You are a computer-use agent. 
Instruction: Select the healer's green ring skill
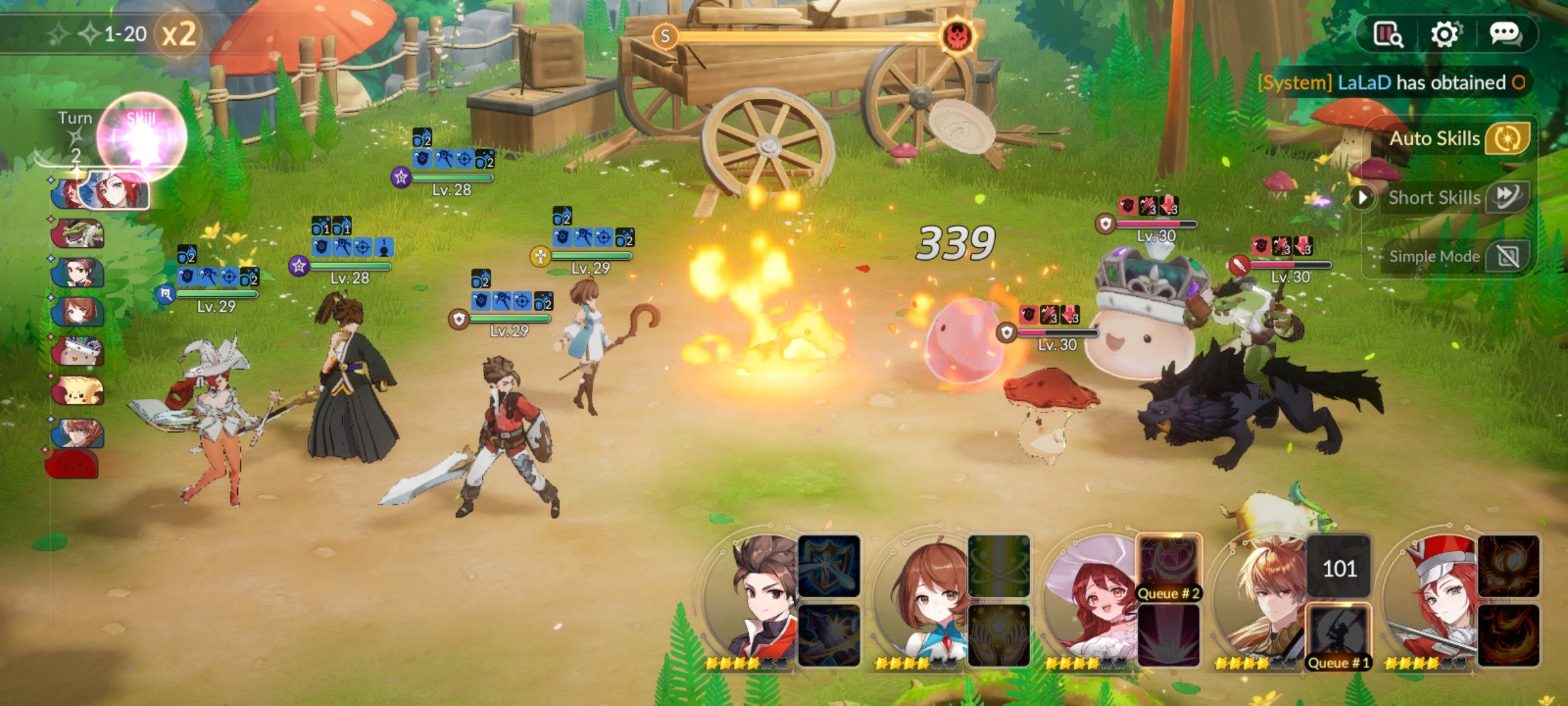(x=998, y=566)
